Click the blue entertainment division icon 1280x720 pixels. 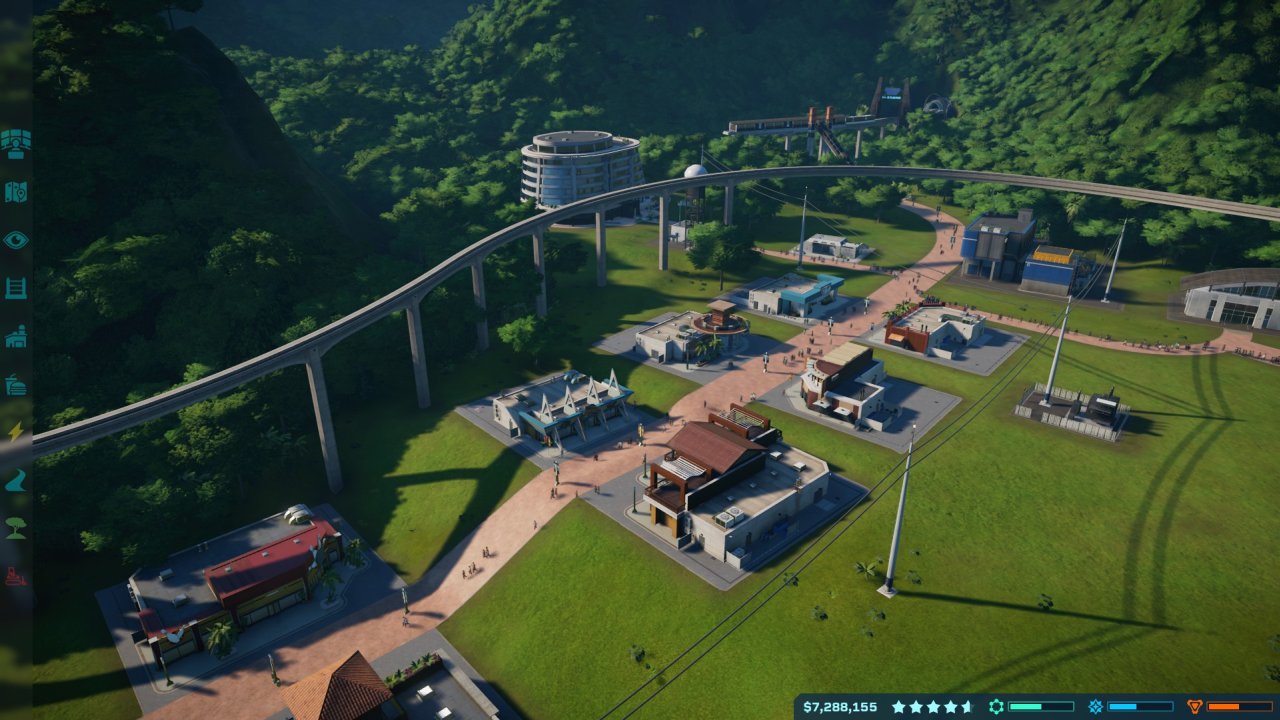point(1095,706)
